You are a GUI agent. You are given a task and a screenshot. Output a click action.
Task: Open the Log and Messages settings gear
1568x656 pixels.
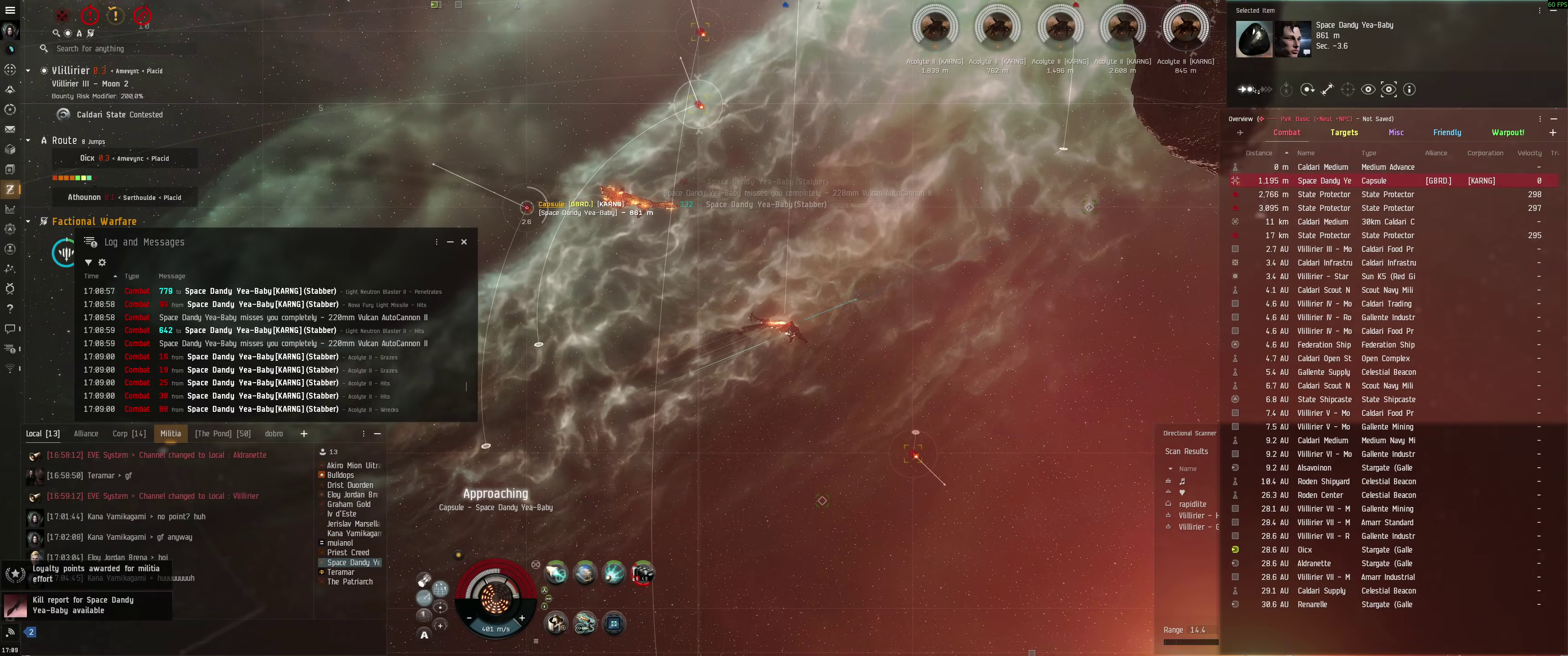(x=102, y=262)
